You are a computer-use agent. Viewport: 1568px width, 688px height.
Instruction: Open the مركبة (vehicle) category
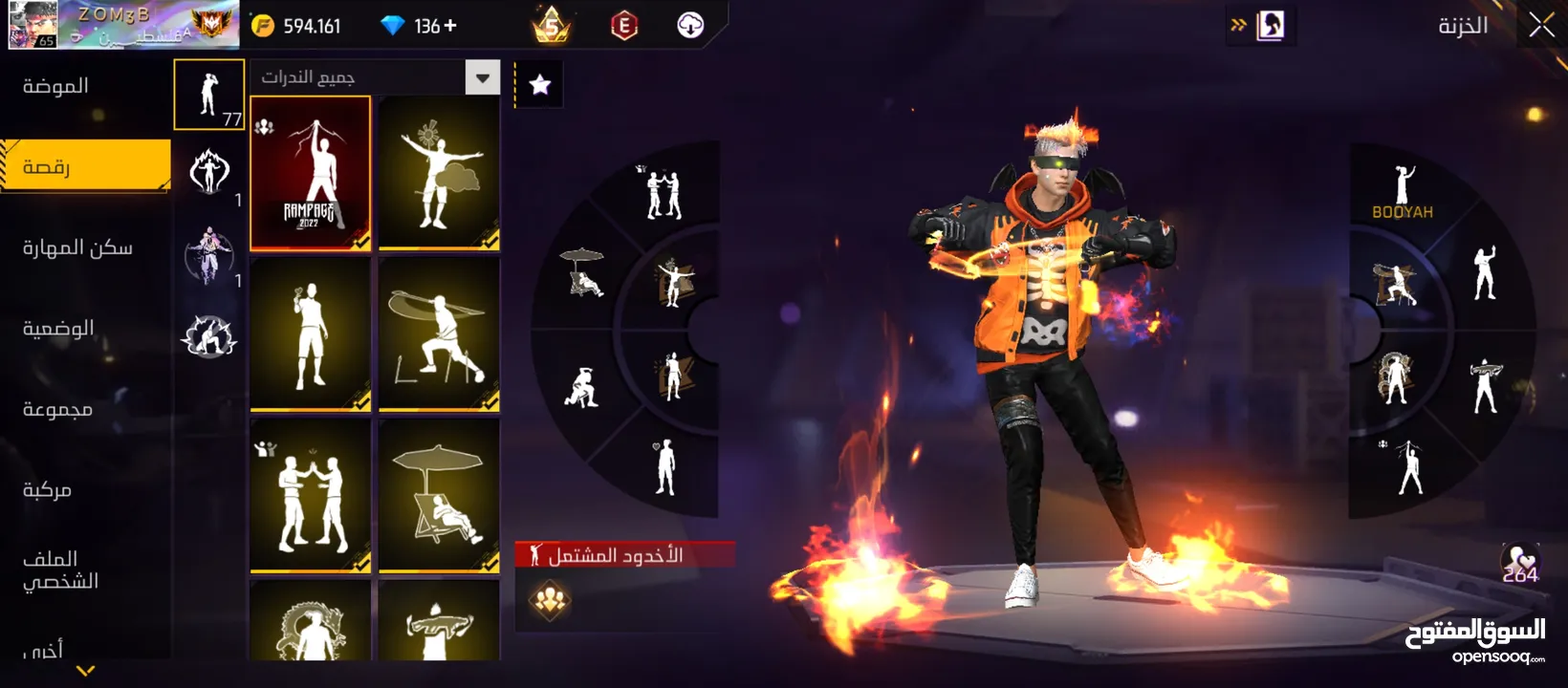click(47, 490)
